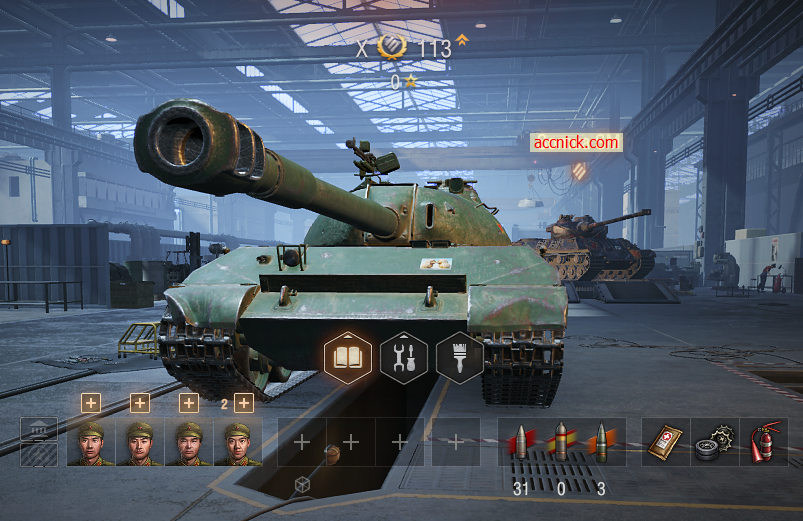Viewport: 803px width, 521px height.
Task: Select the shell slot holding 31 rounds
Action: pos(520,441)
